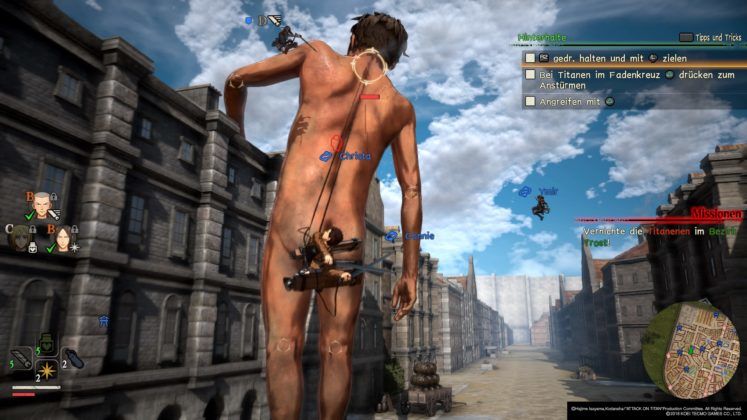Choose the dark-haired squad member portrait

point(60,239)
